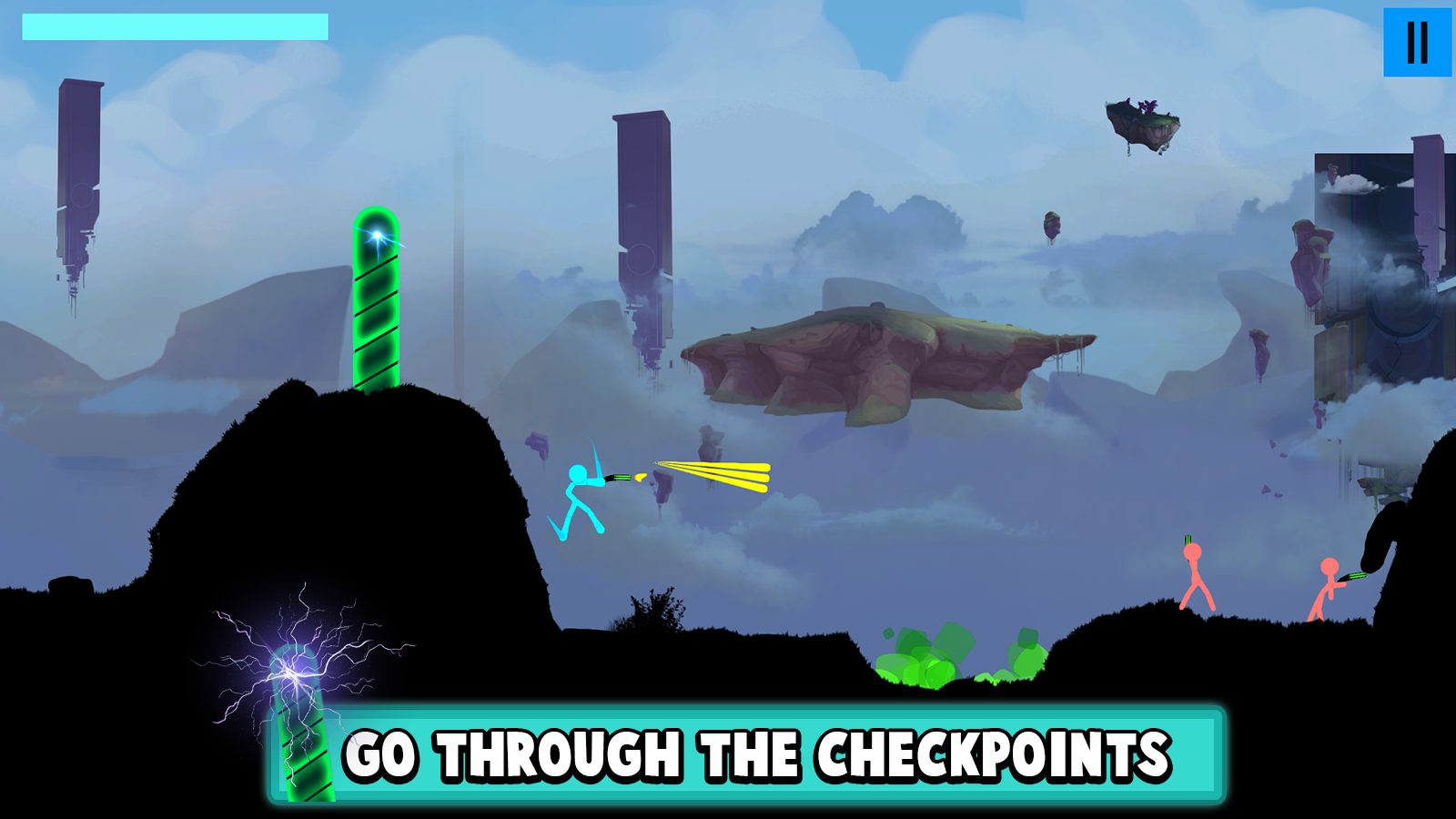Click the cyan health bar at the top left

(x=173, y=27)
